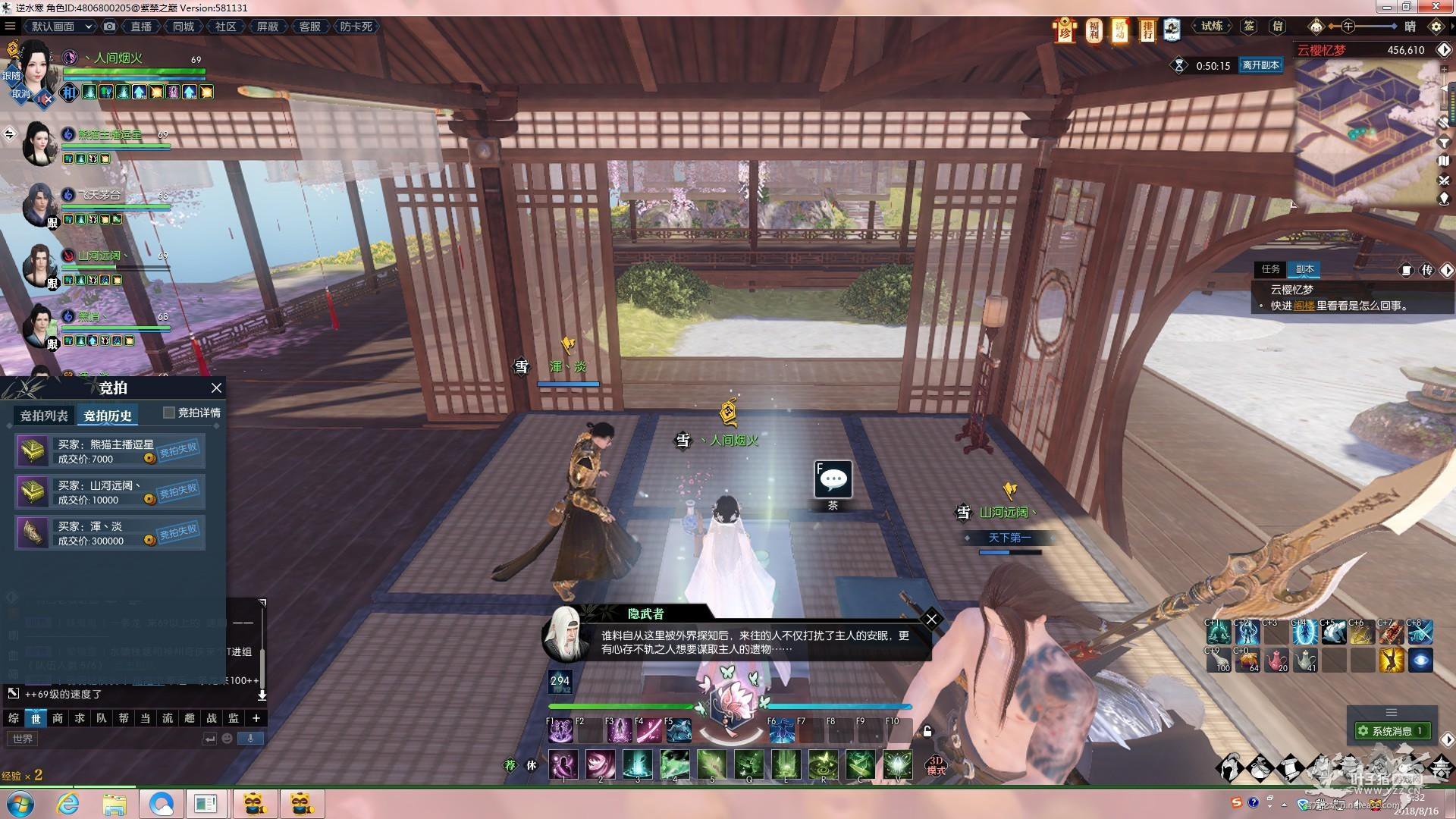This screenshot has height=819, width=1456.
Task: Open the 社区 community button
Action: 225,27
